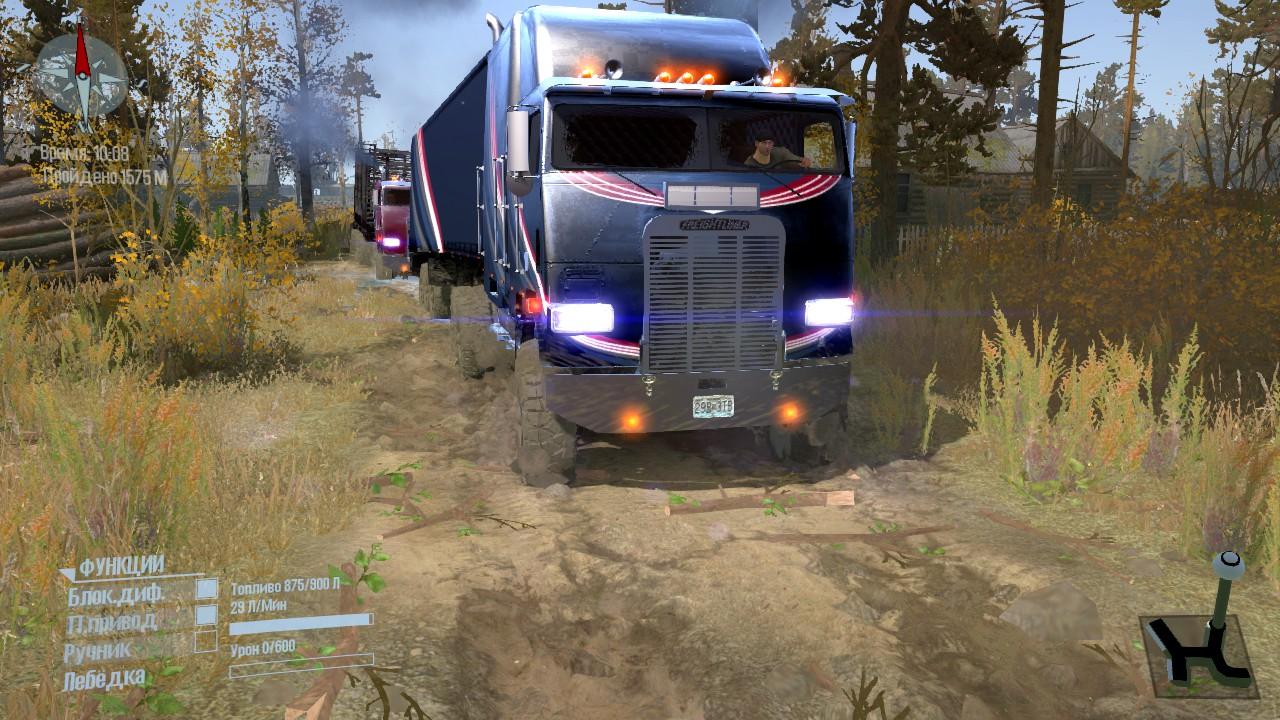This screenshot has height=720, width=1280.
Task: Click the compass icon
Action: [x=81, y=73]
